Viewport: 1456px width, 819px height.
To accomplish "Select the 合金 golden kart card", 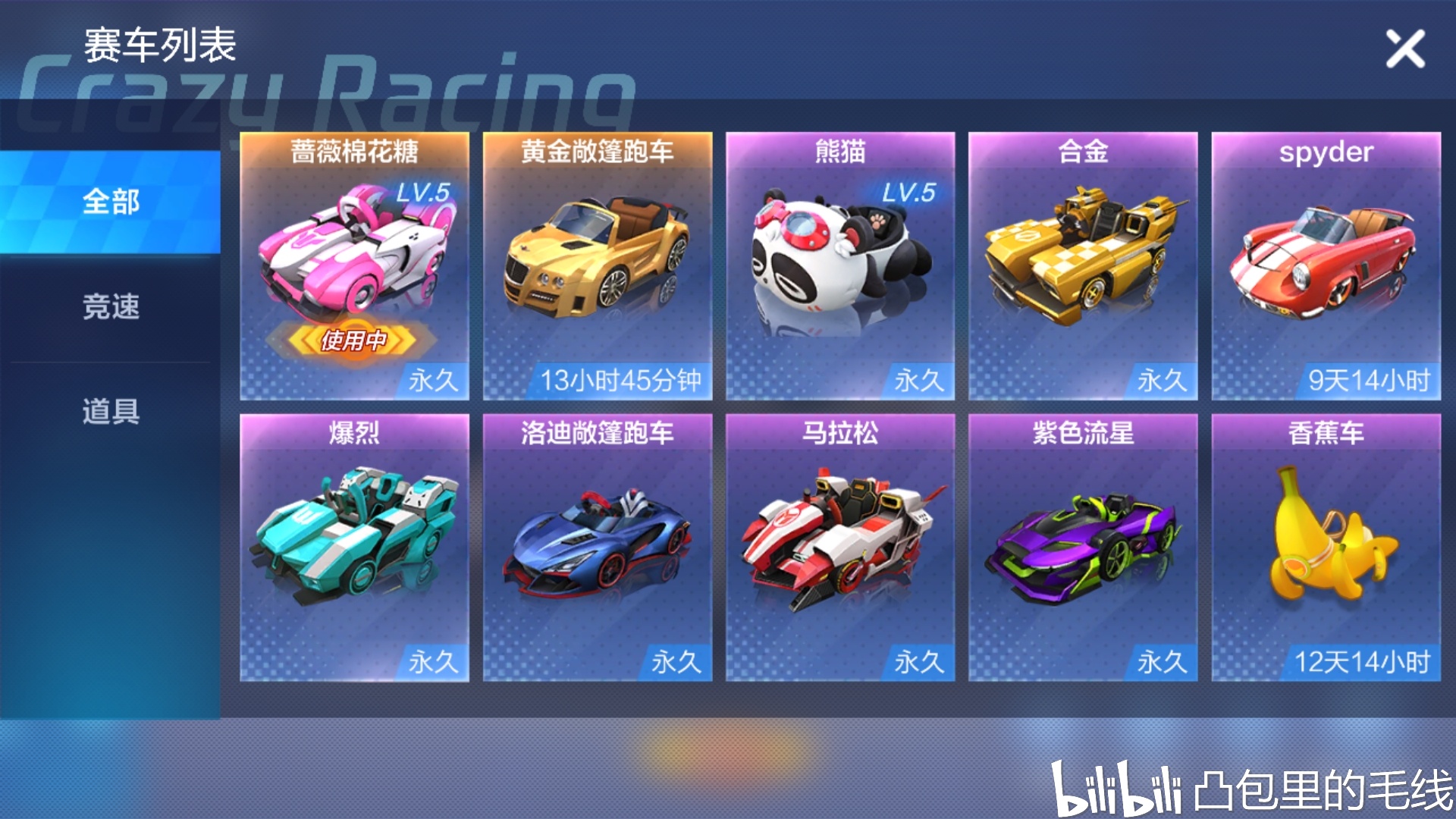I will tap(1082, 265).
